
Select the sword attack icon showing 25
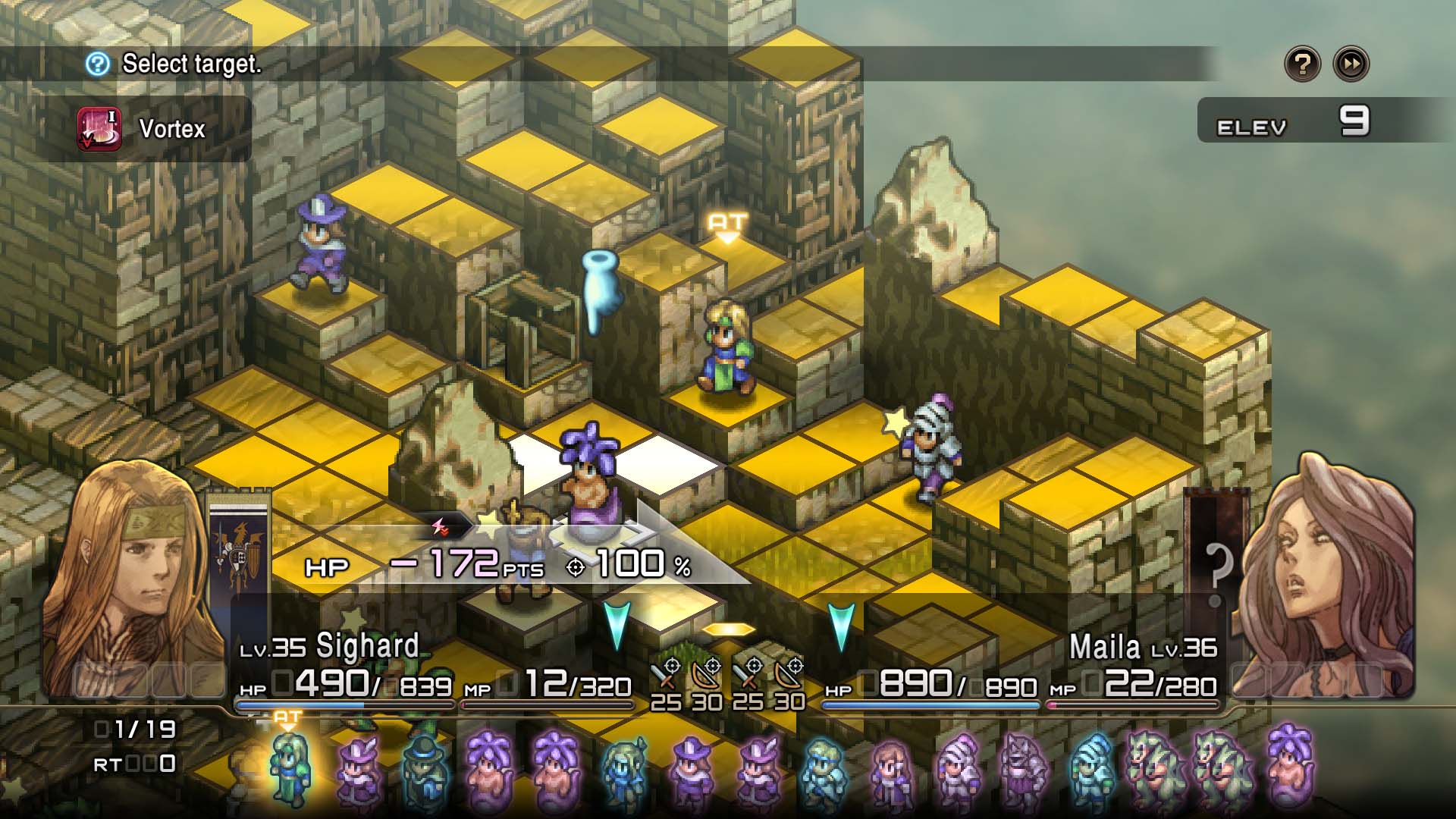(667, 675)
